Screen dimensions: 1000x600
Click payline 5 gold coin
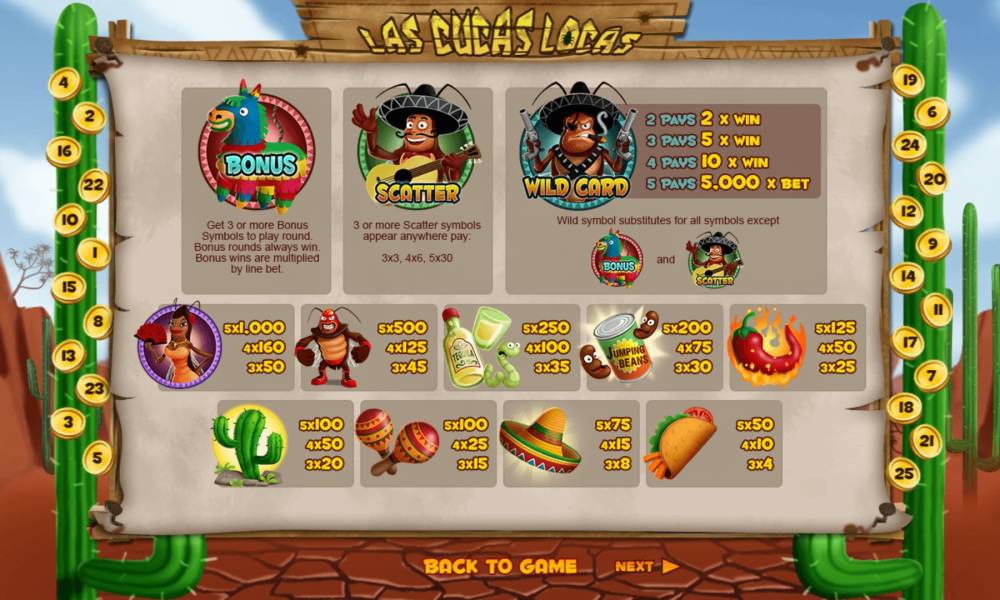pyautogui.click(x=97, y=457)
